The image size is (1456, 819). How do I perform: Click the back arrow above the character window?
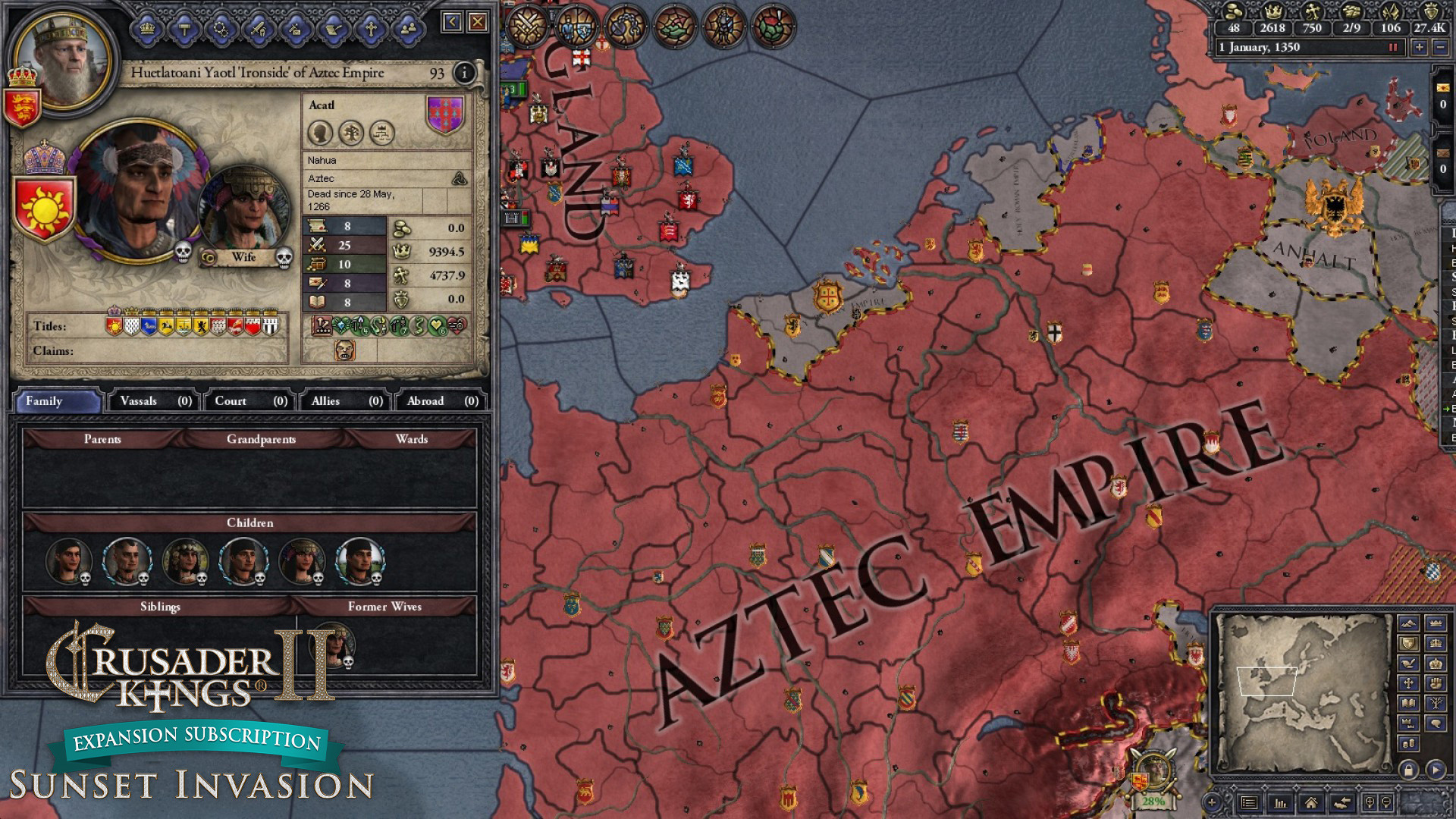click(453, 22)
